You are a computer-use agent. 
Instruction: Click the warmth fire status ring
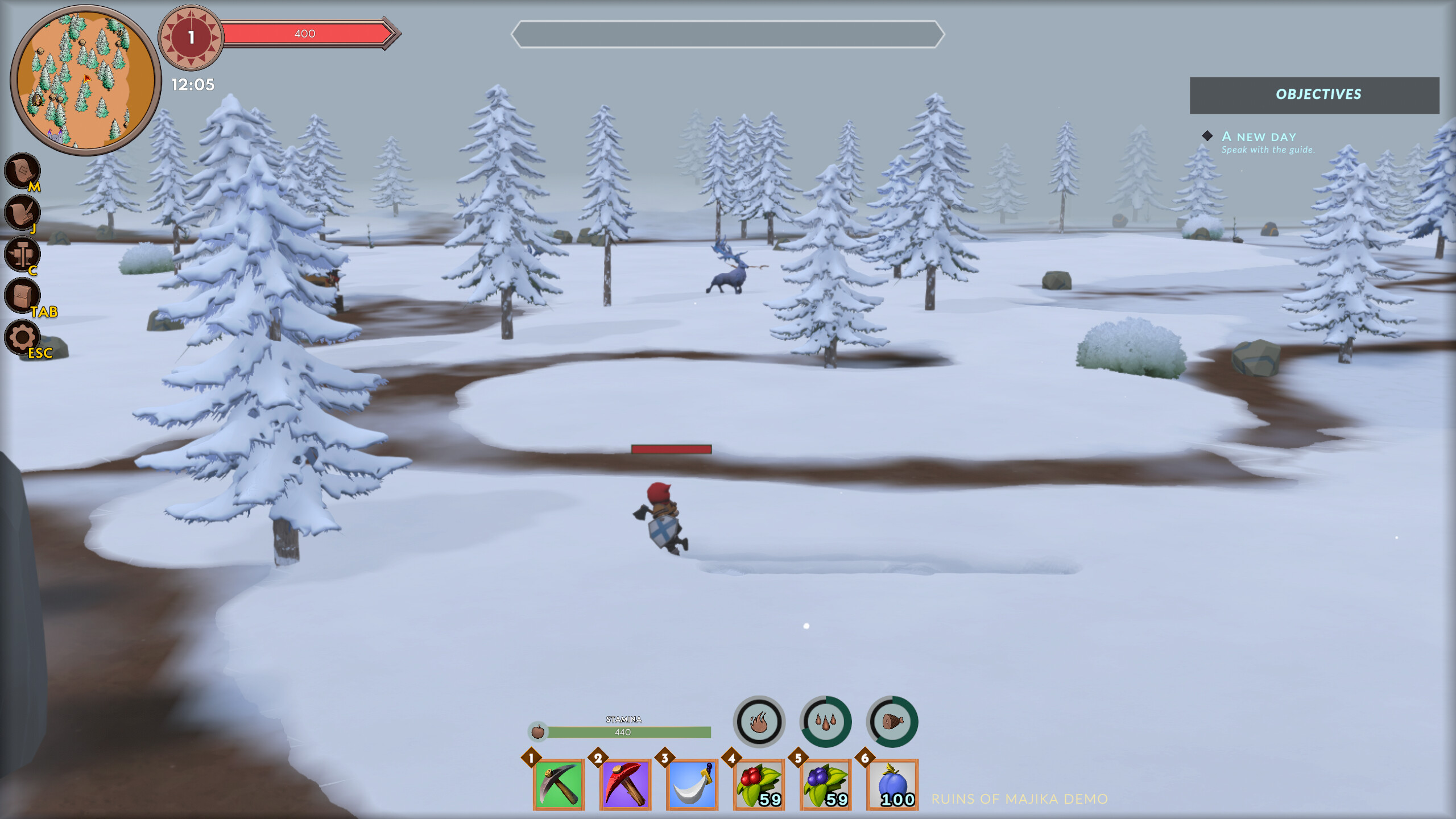(x=760, y=721)
